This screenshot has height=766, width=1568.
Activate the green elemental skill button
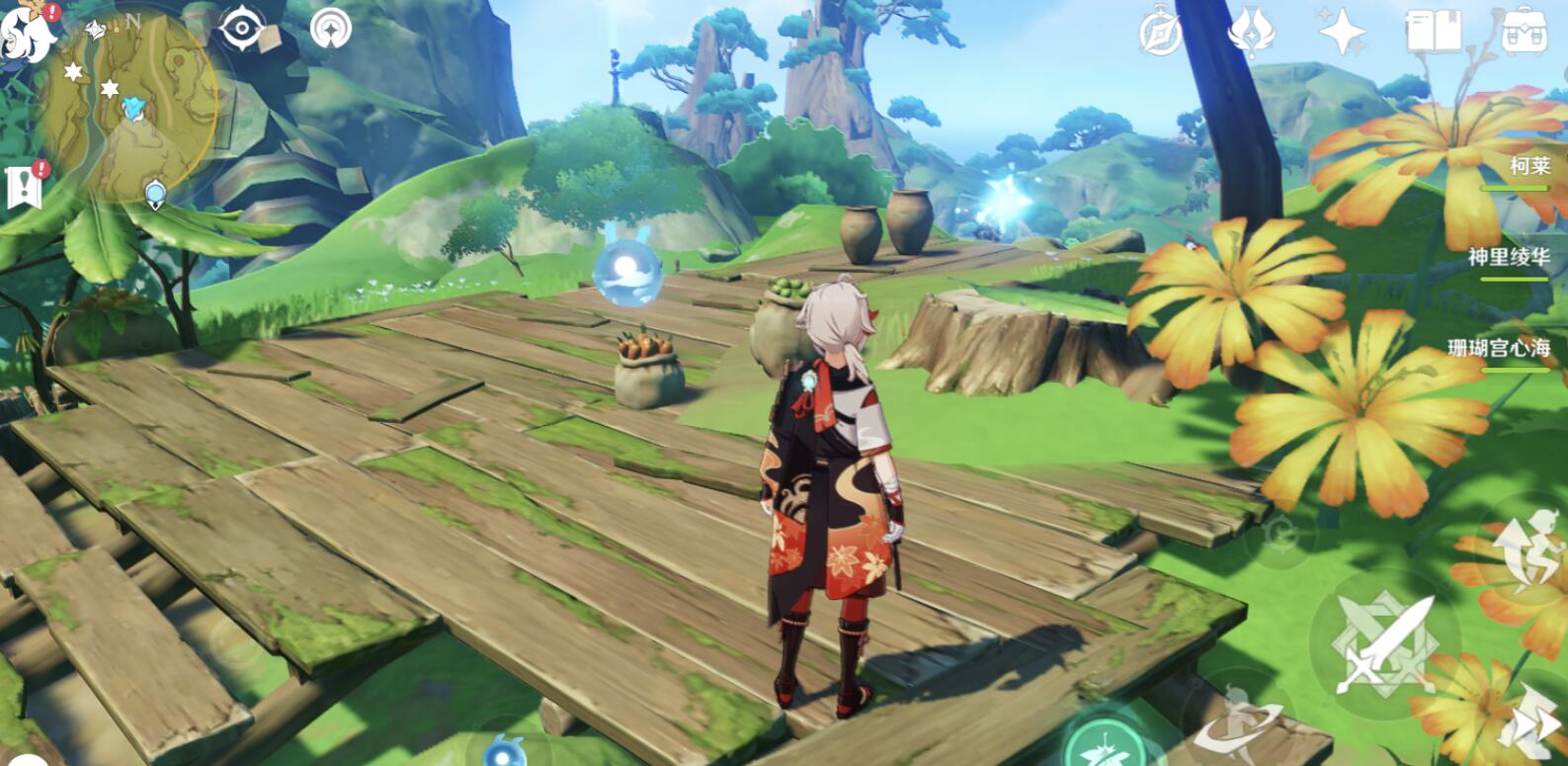coord(1105,741)
